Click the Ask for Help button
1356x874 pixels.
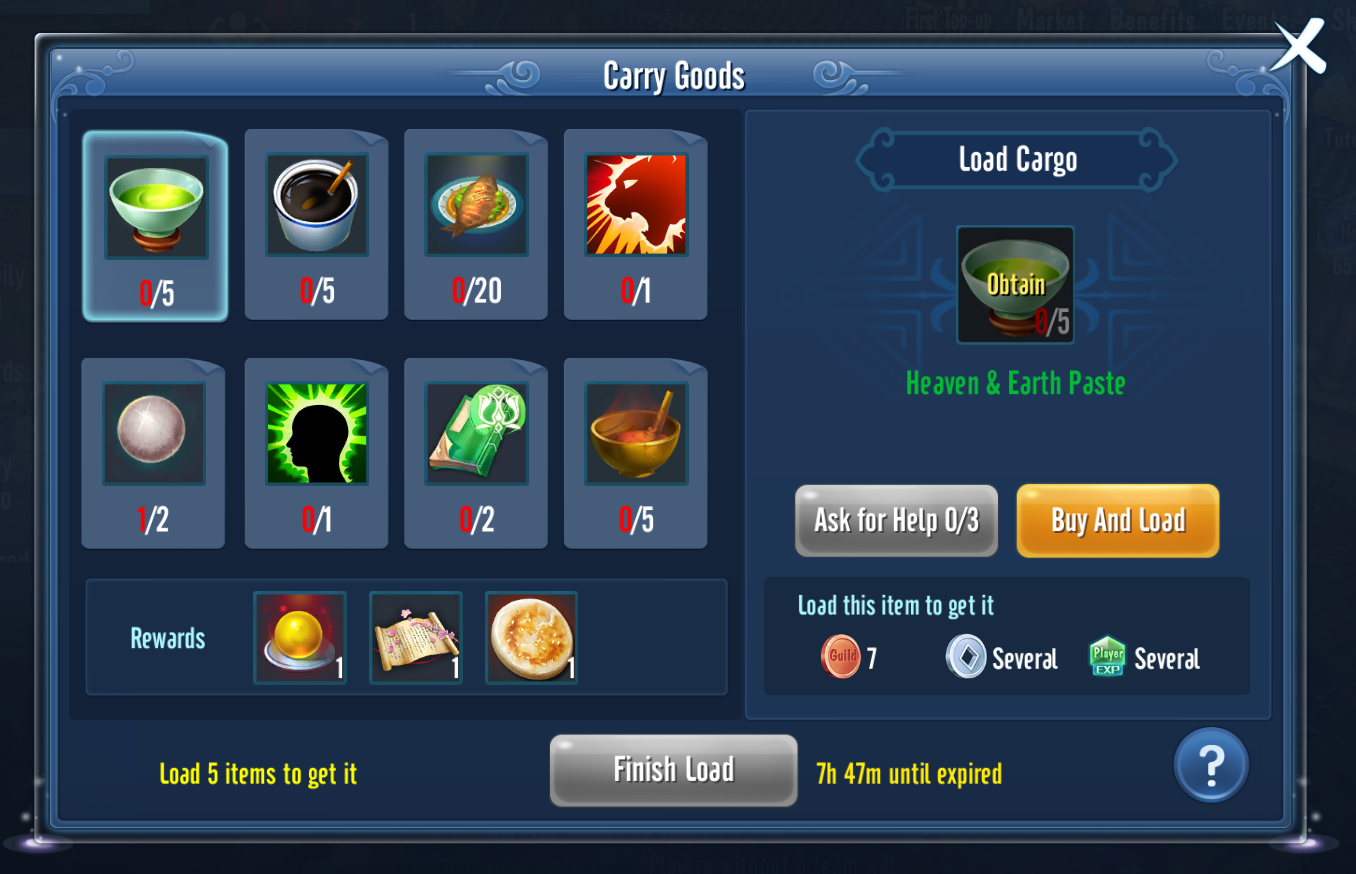pos(896,520)
